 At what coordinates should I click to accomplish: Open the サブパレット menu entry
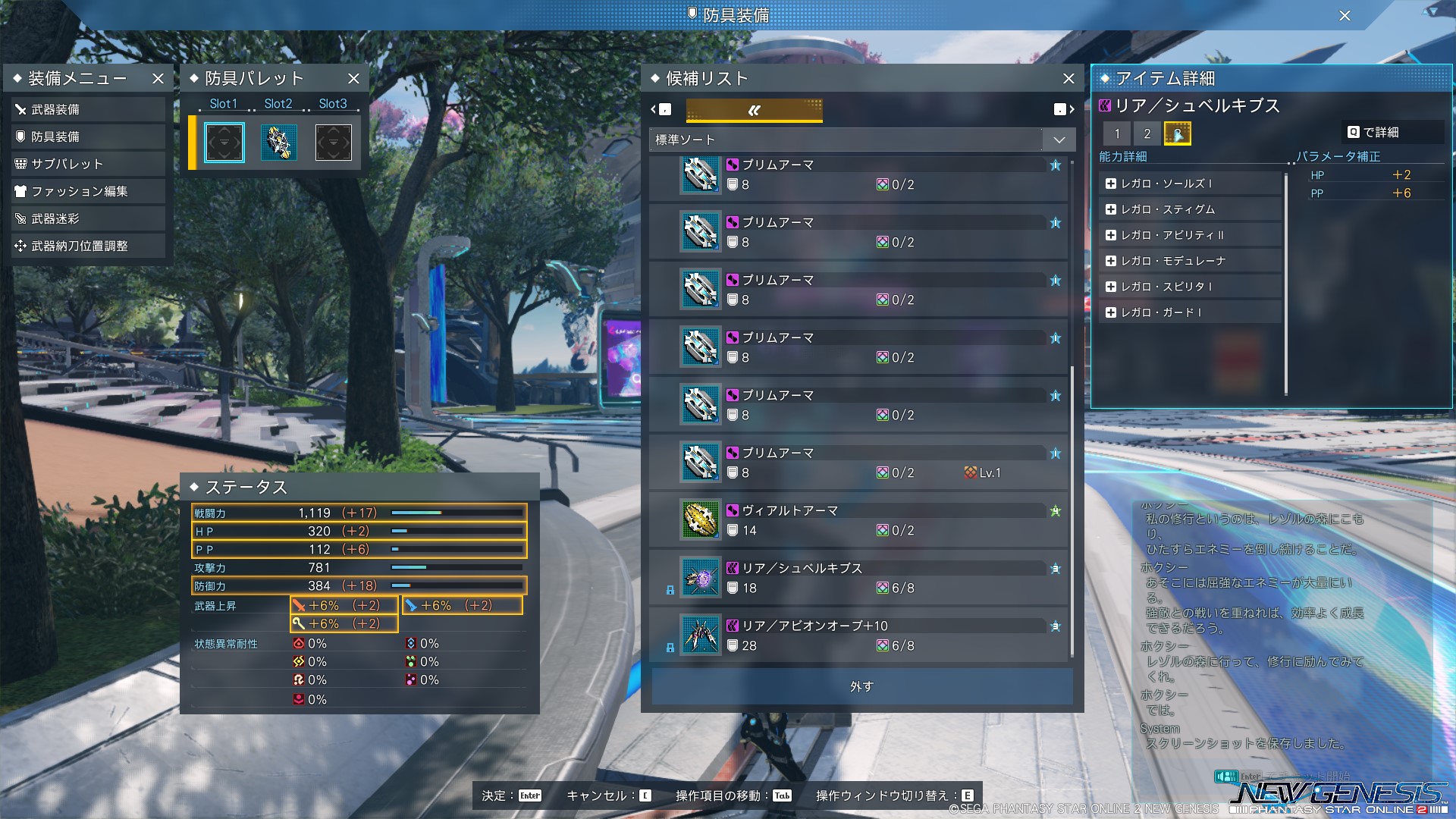point(87,165)
